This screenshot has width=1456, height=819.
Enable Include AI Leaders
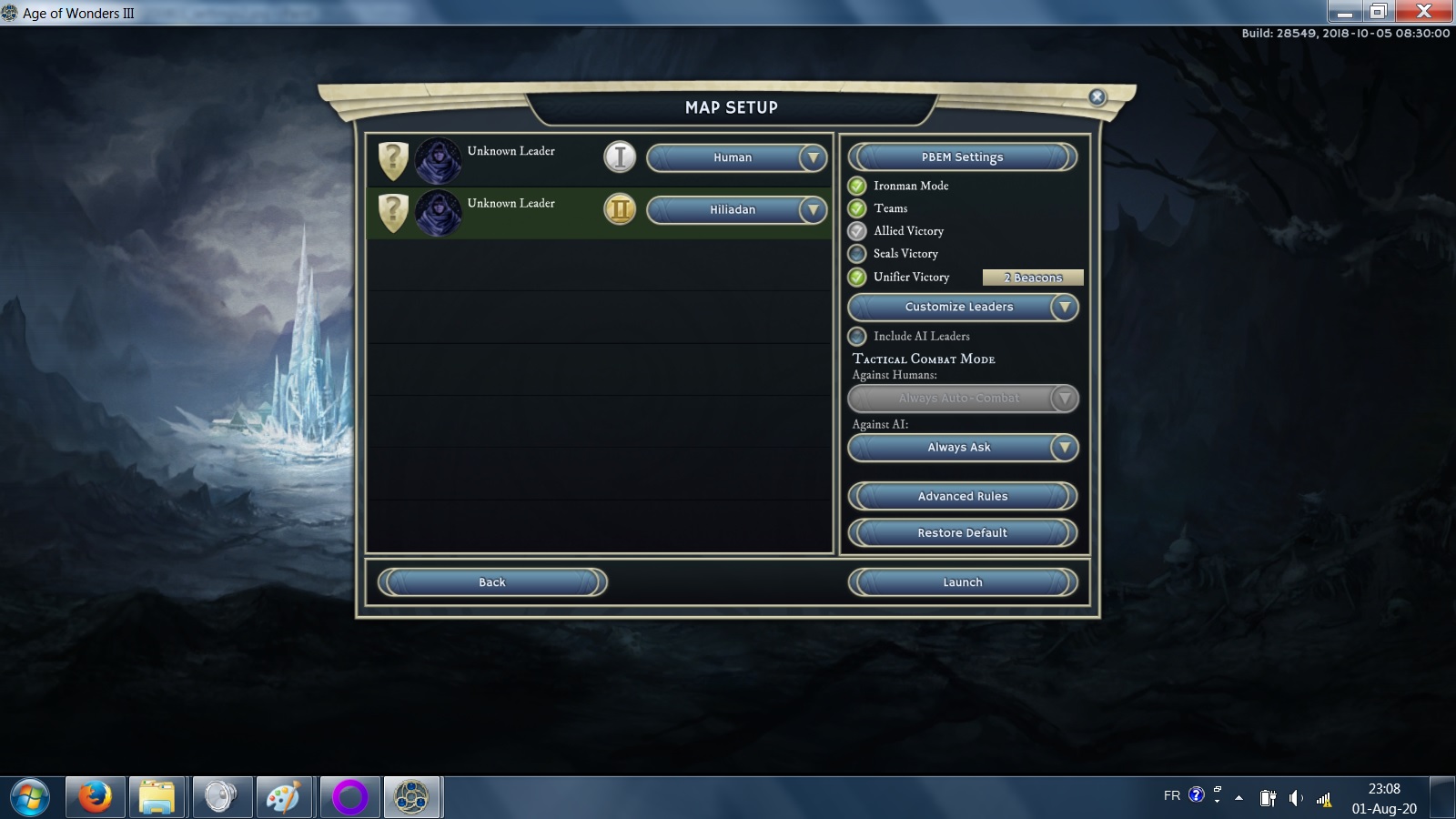tap(857, 337)
